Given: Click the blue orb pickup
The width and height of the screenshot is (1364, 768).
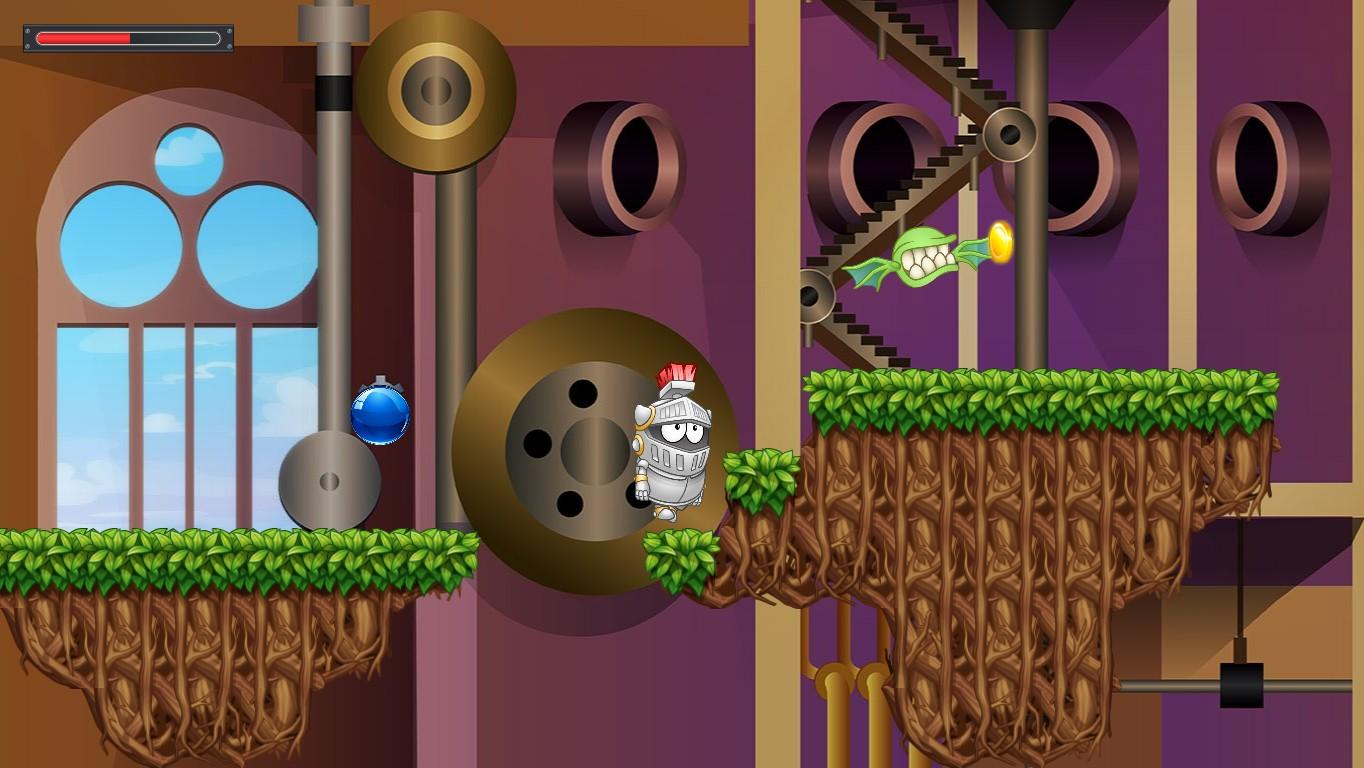Looking at the screenshot, I should point(378,412).
